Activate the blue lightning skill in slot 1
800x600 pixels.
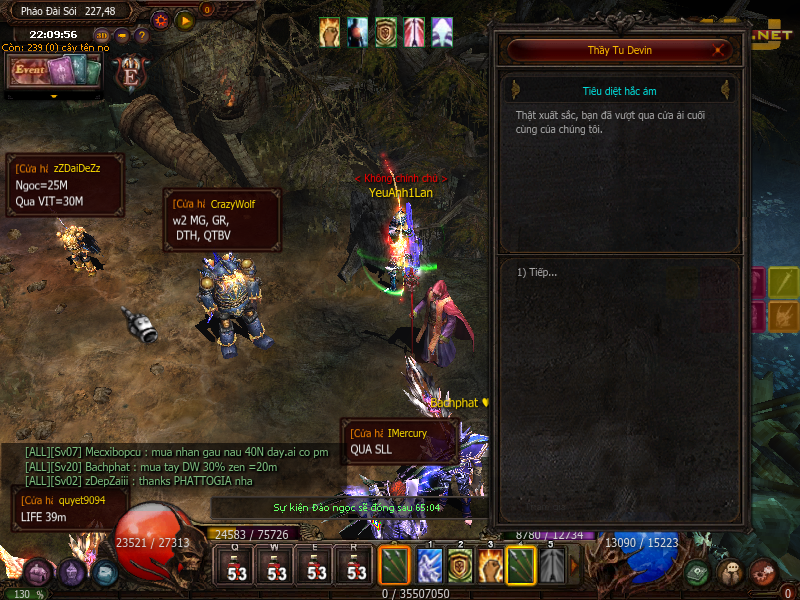coord(429,567)
